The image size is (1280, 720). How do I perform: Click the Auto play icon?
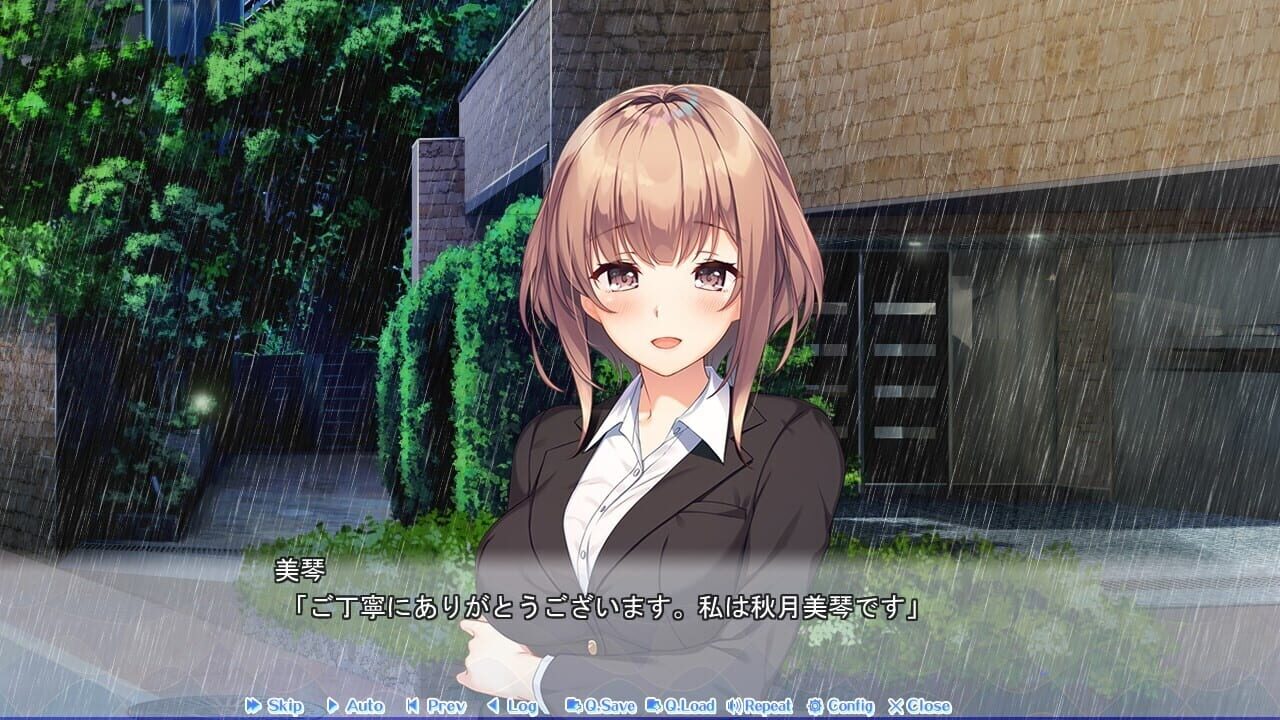point(333,706)
